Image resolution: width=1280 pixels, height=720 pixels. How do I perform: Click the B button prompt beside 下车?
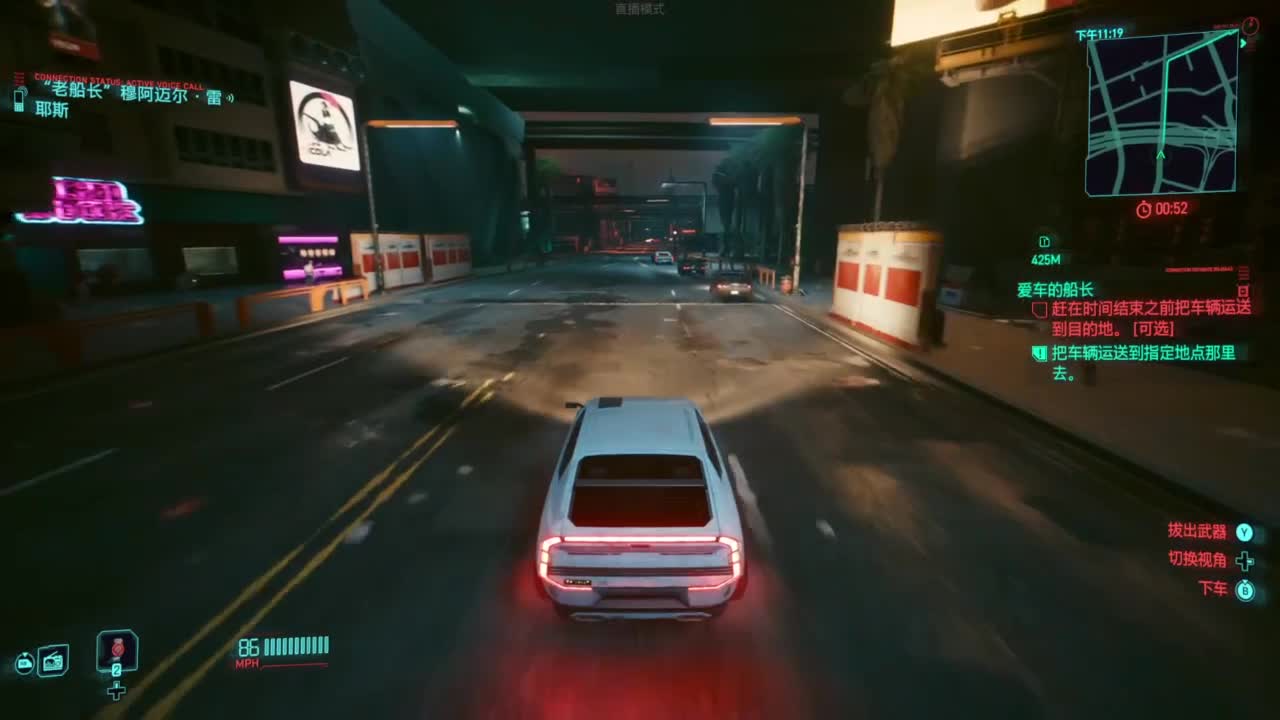pos(1245,591)
